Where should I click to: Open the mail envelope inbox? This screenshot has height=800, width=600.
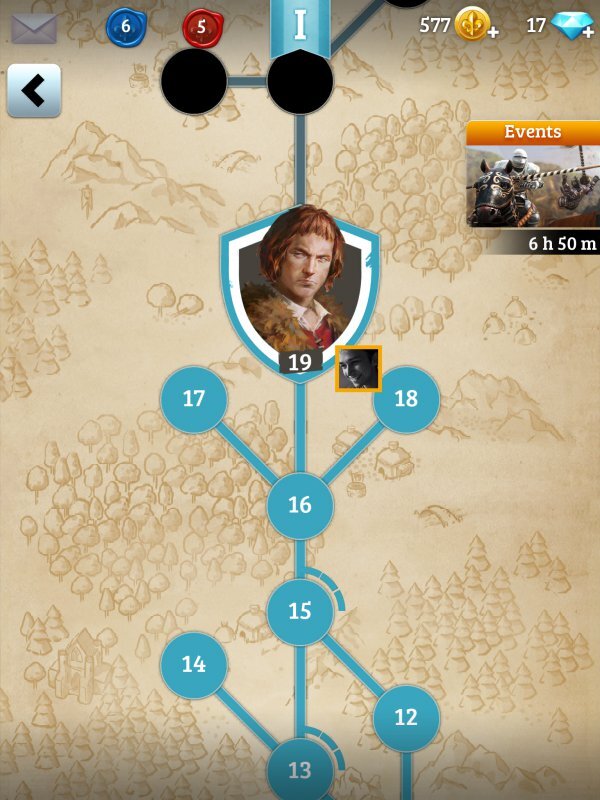coord(33,27)
